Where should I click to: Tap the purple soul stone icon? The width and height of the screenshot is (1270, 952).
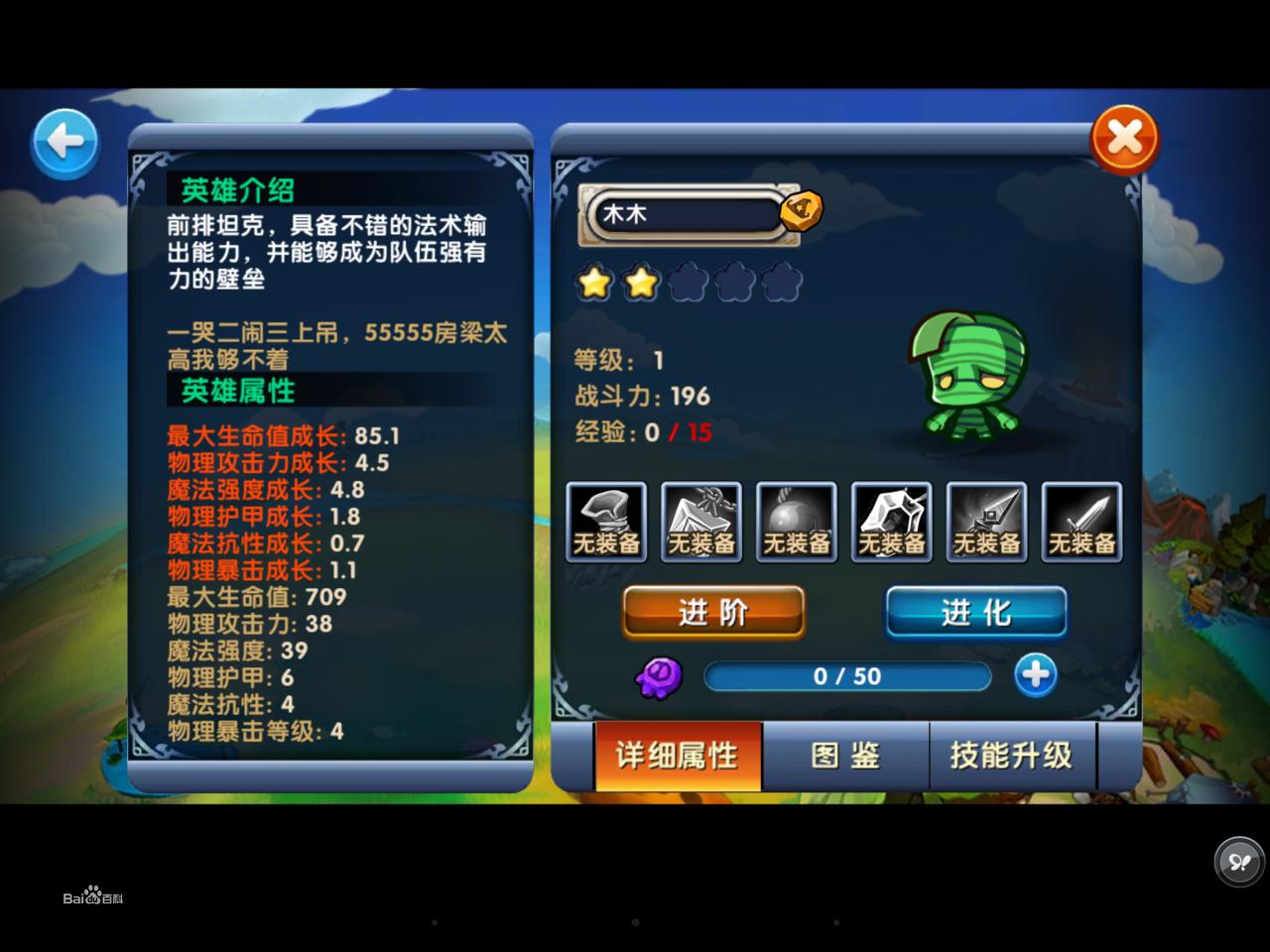point(659,677)
